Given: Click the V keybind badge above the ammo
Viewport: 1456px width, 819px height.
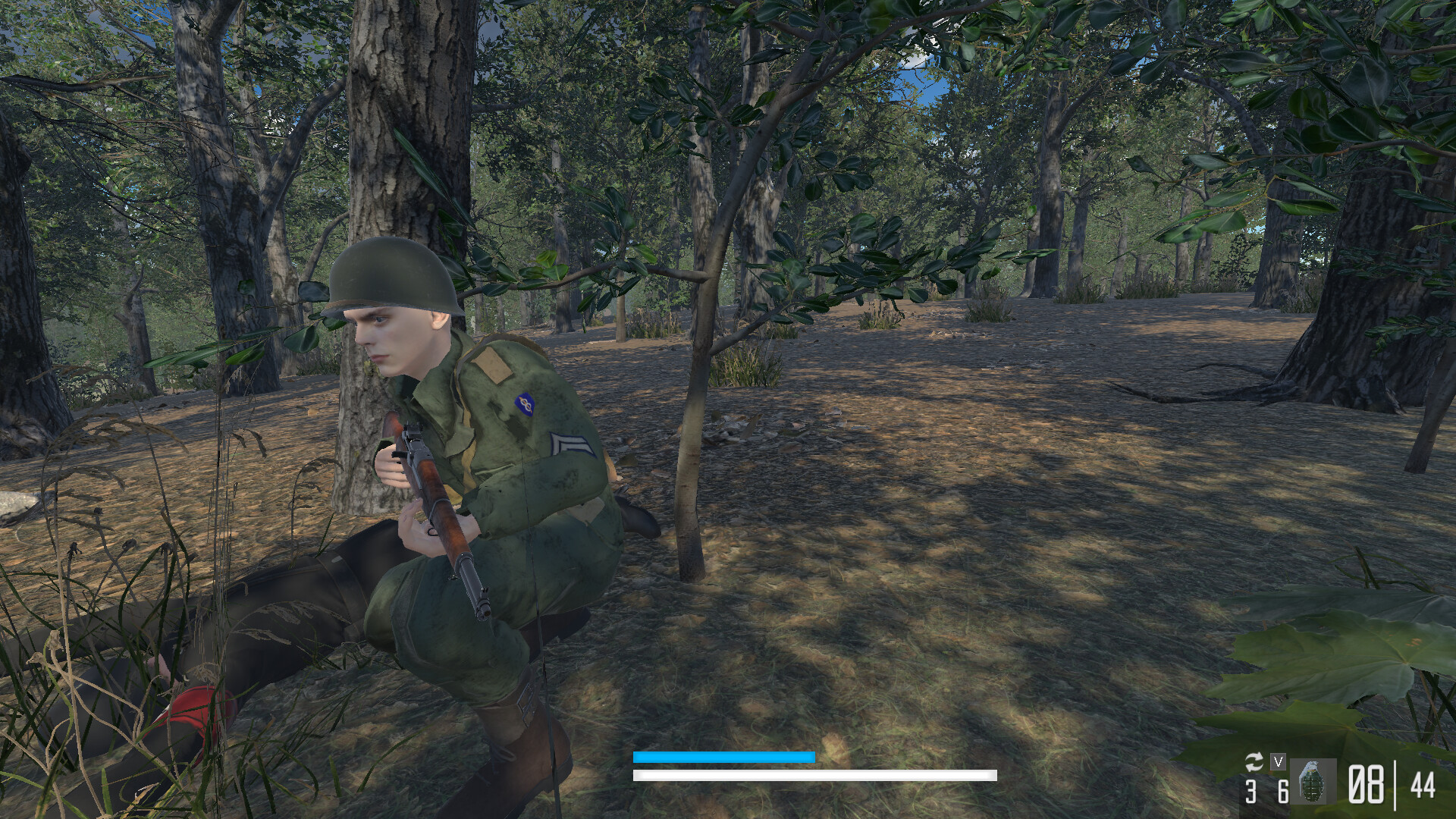Looking at the screenshot, I should (x=1279, y=763).
